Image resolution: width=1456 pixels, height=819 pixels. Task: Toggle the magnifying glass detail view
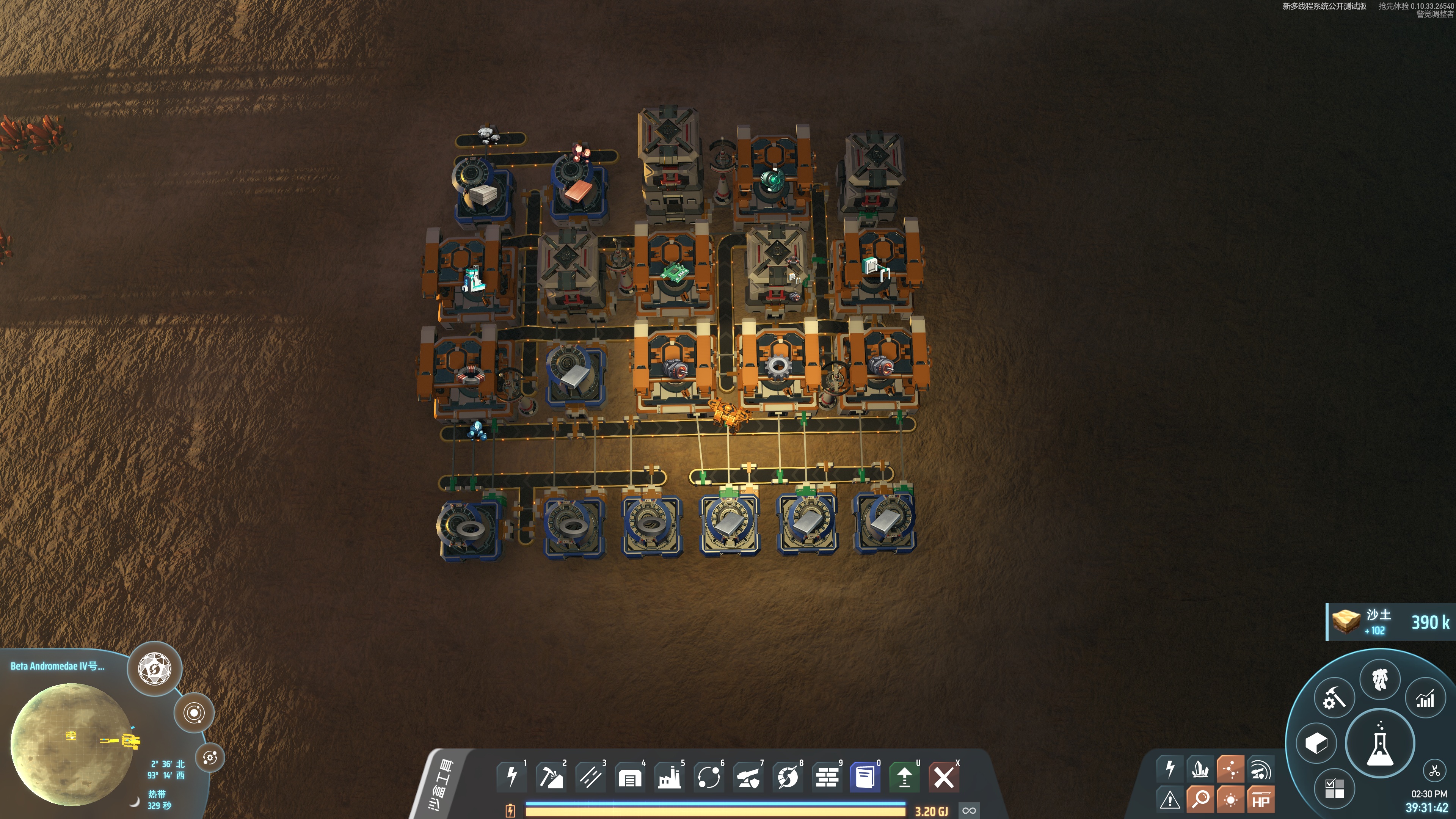[1200, 800]
